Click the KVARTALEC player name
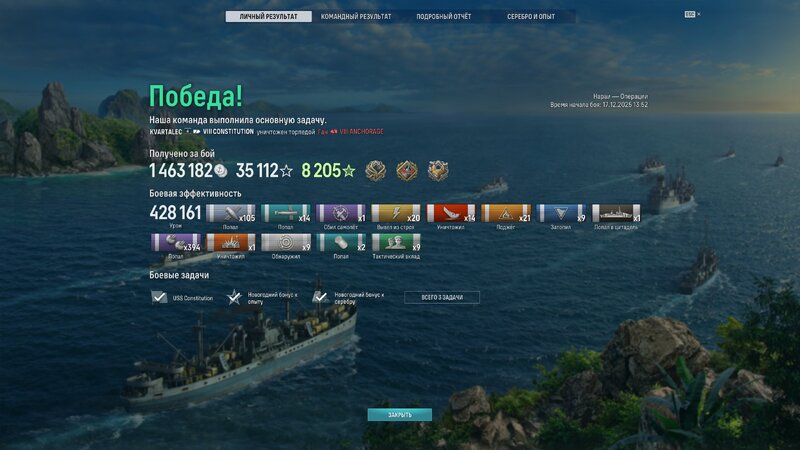 pyautogui.click(x=166, y=132)
